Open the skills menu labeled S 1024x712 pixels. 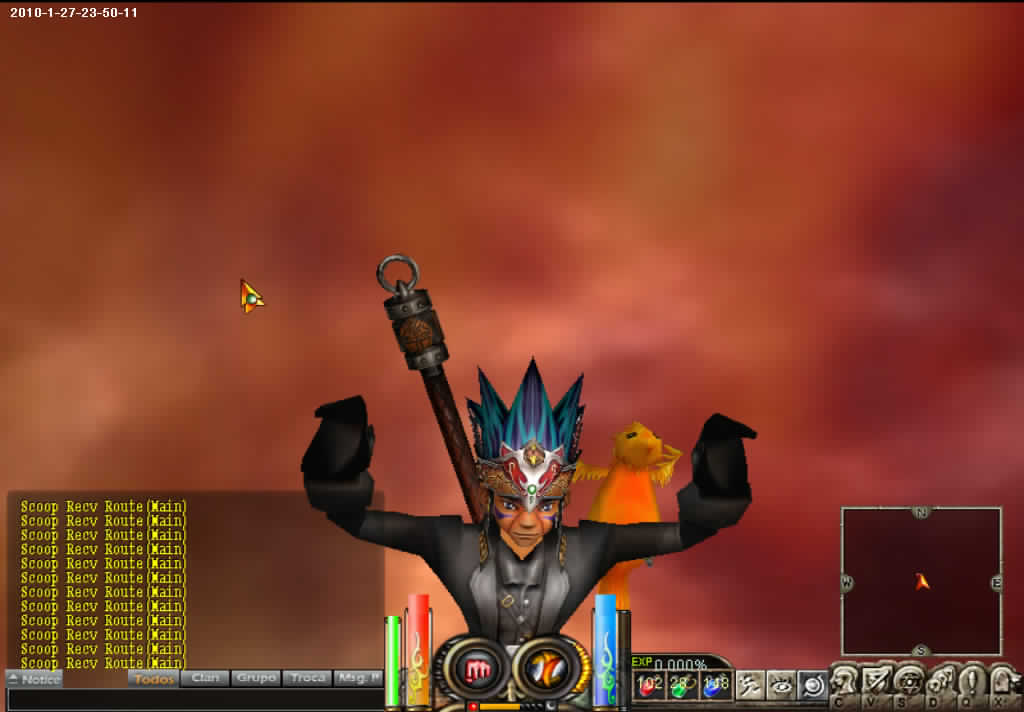[908, 684]
